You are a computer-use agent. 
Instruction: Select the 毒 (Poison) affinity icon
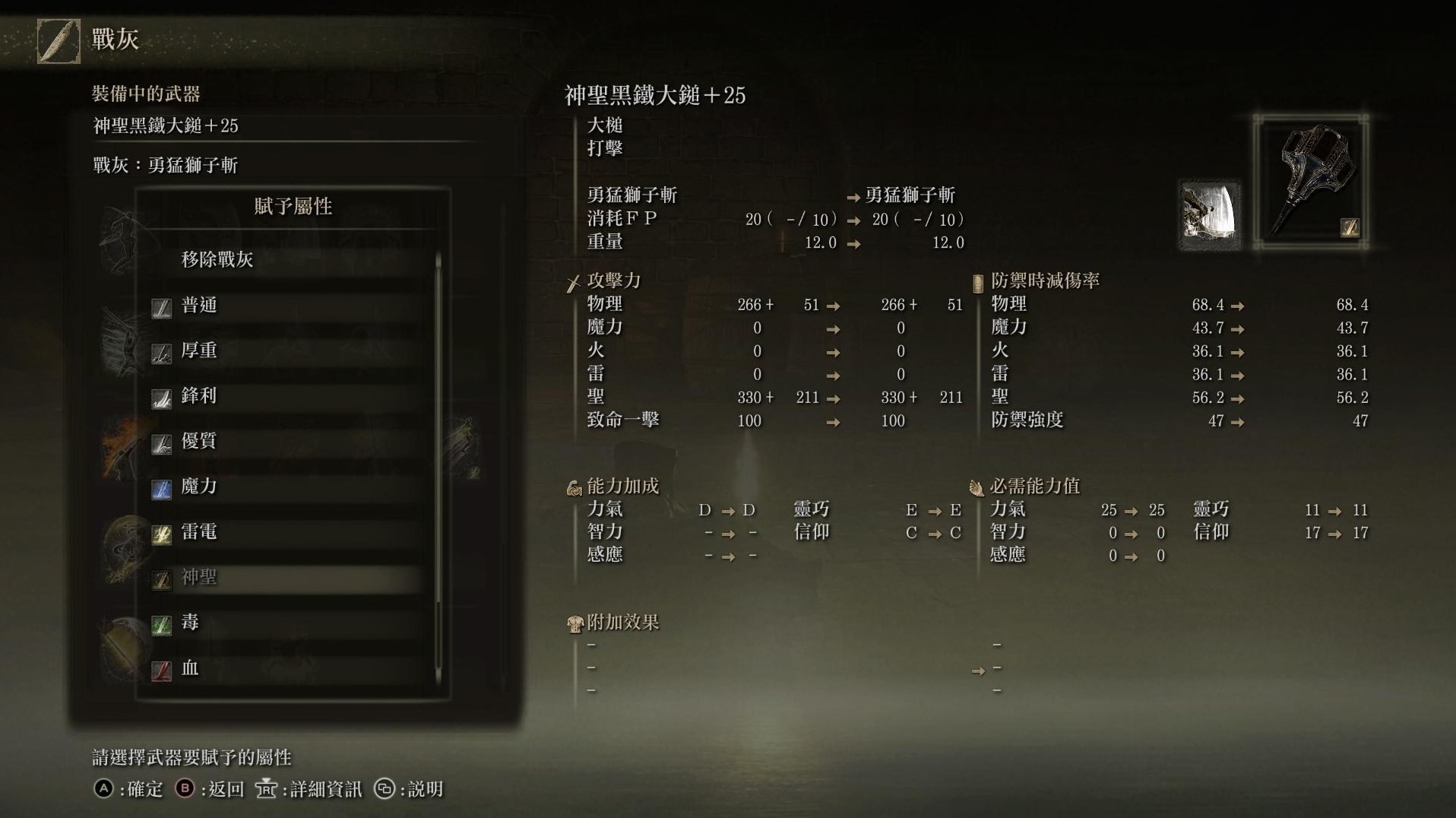[162, 623]
